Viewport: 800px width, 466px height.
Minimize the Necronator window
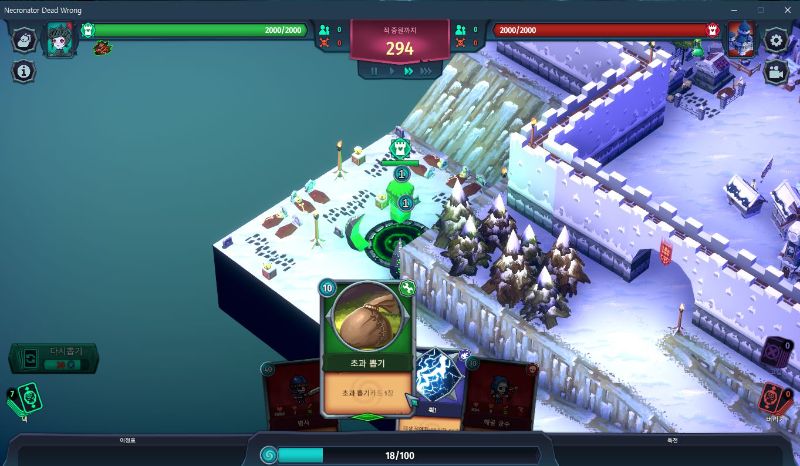738,9
